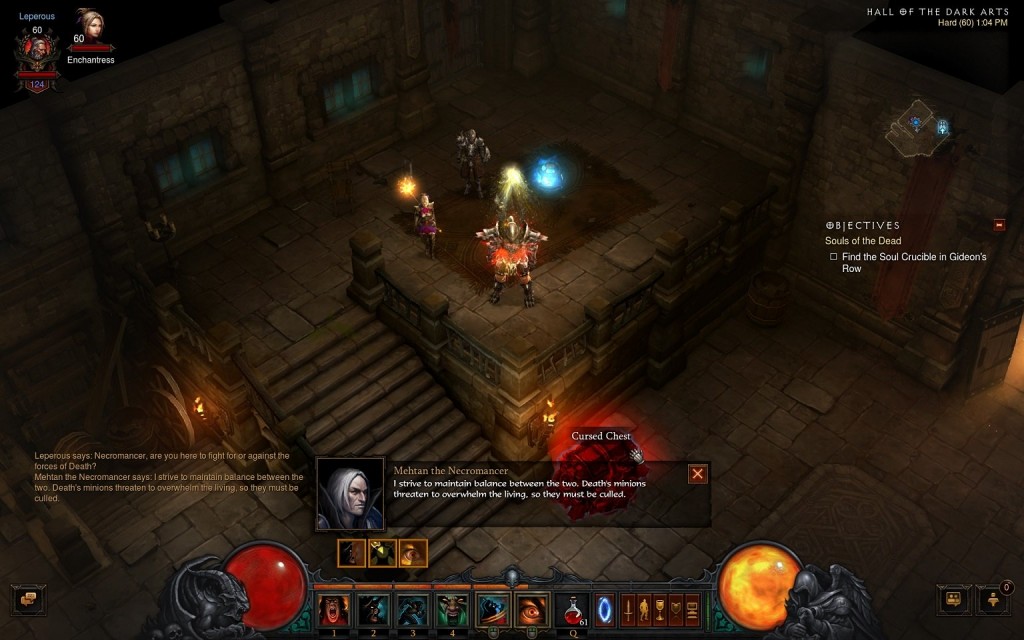Image resolution: width=1024 pixels, height=640 pixels.
Task: Trigger the leaping figure skill in slot 3
Action: click(x=413, y=609)
